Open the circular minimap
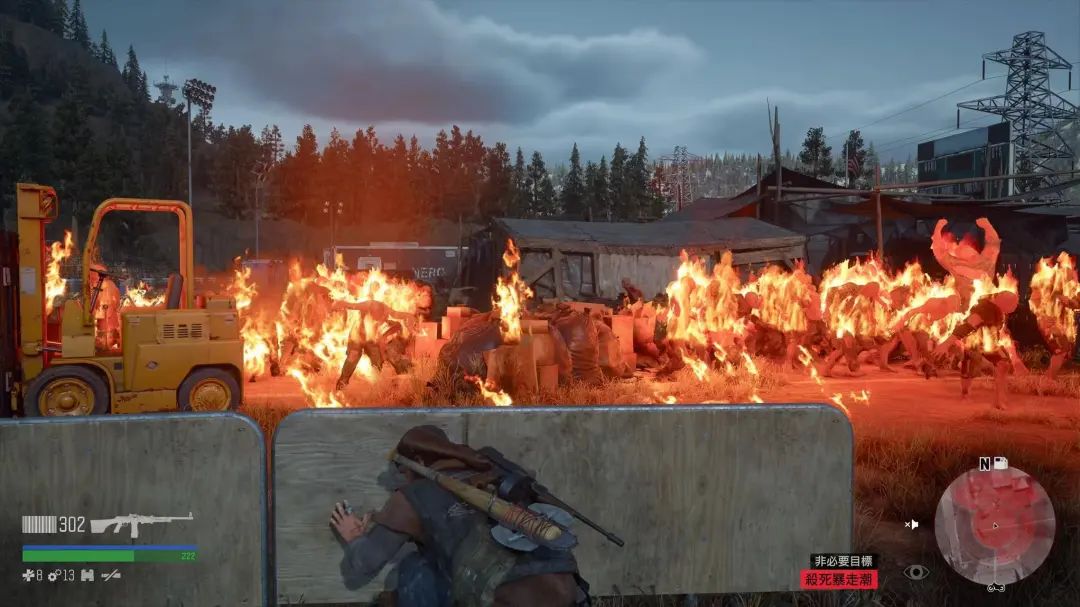This screenshot has height=607, width=1080. (994, 525)
